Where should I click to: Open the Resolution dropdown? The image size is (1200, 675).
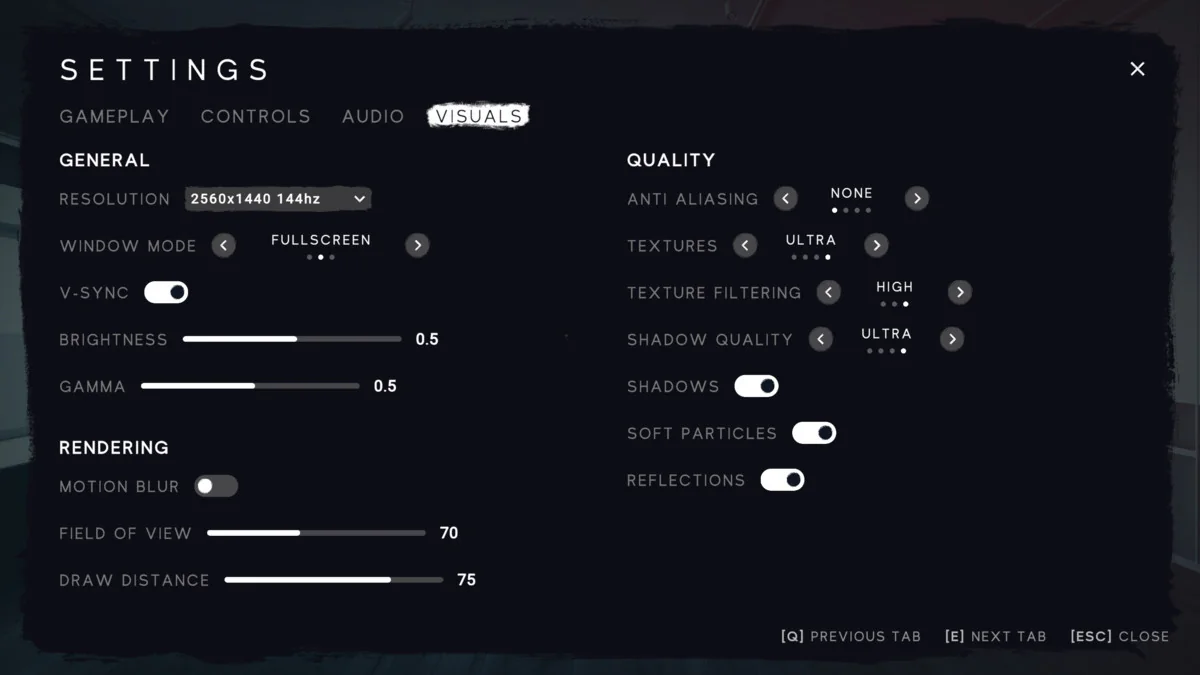pos(278,199)
